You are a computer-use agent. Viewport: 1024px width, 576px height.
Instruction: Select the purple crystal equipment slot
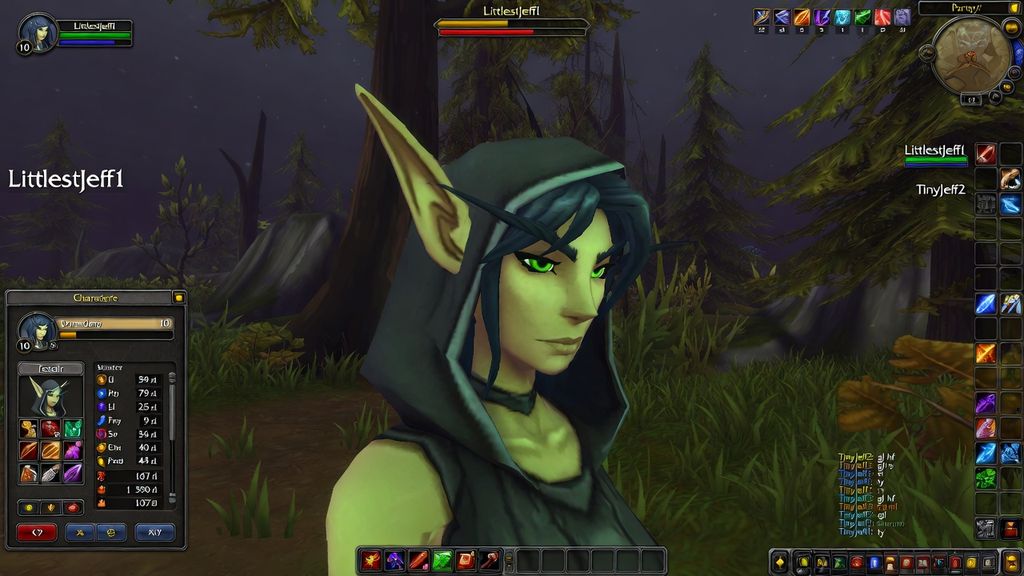(72, 472)
